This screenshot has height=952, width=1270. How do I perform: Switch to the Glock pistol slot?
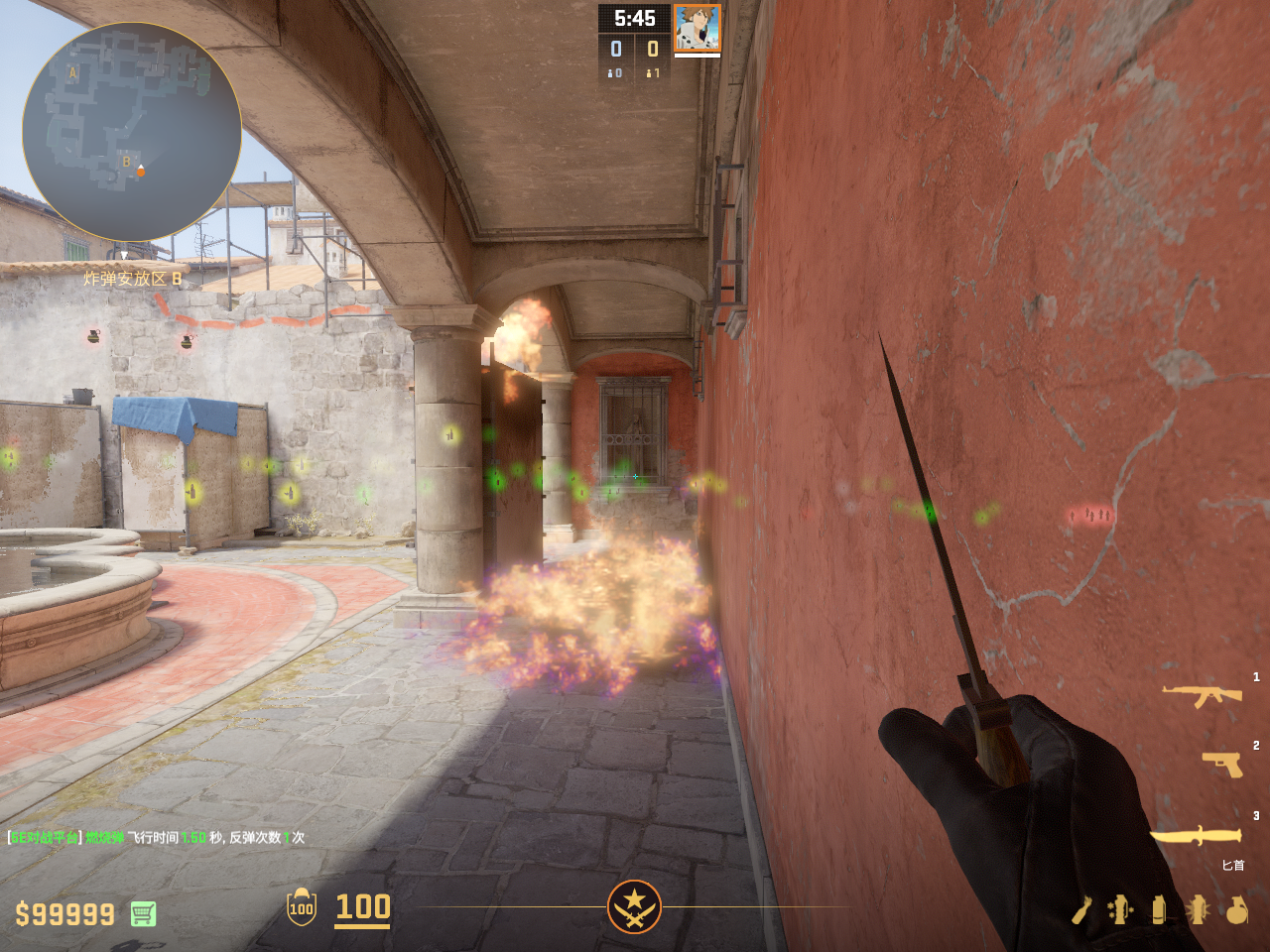tap(1221, 764)
